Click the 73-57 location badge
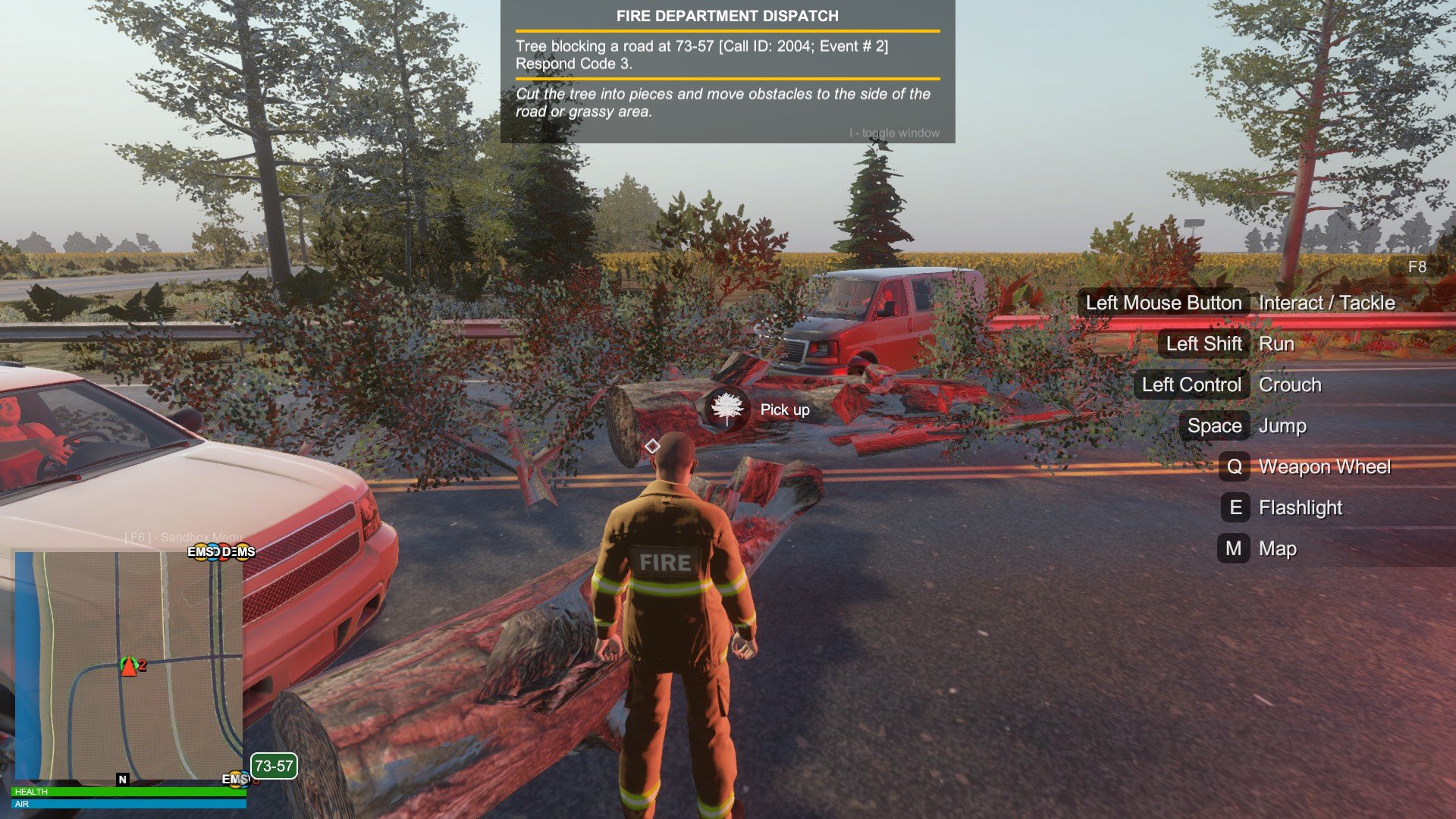The image size is (1456, 819). click(x=274, y=766)
